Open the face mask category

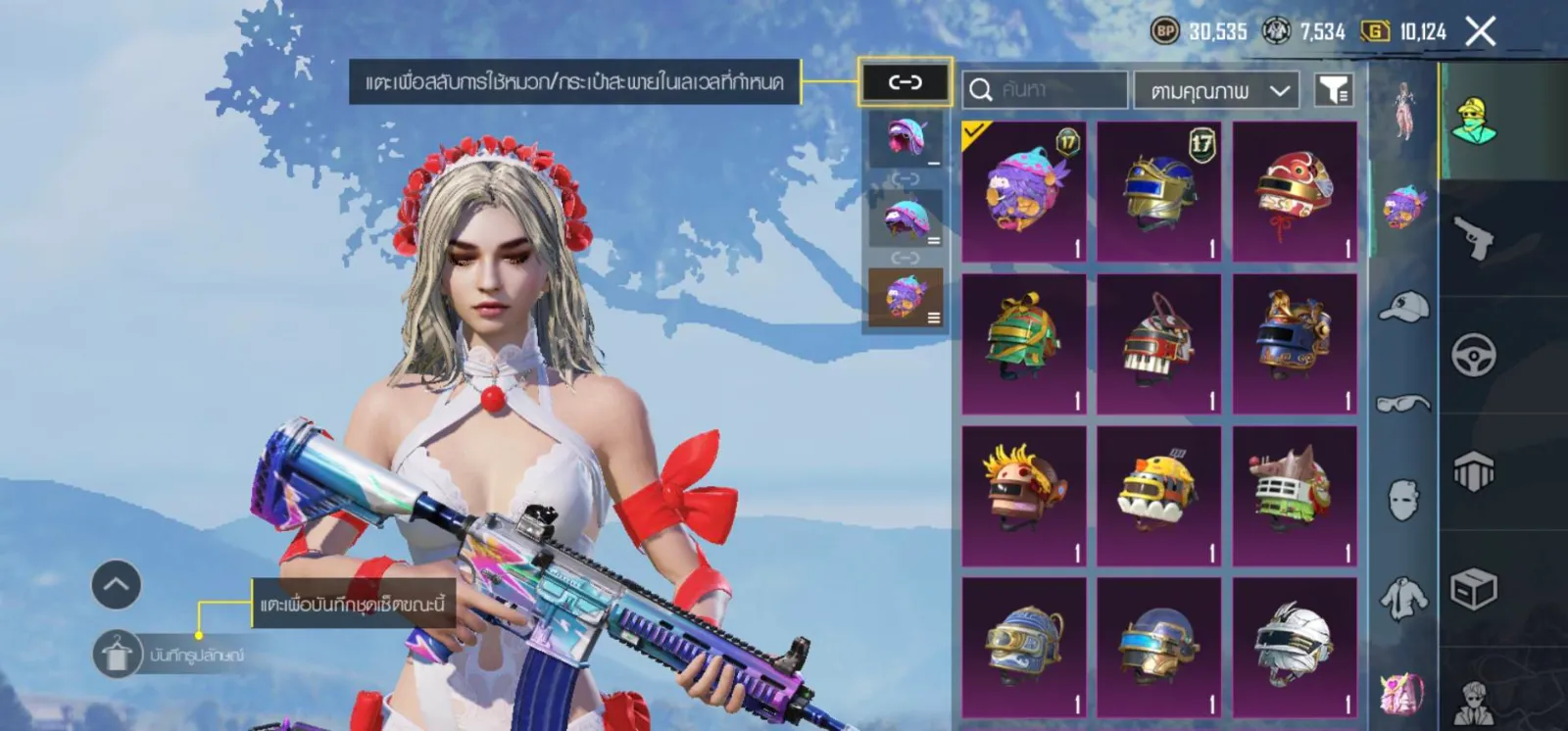(x=1403, y=499)
